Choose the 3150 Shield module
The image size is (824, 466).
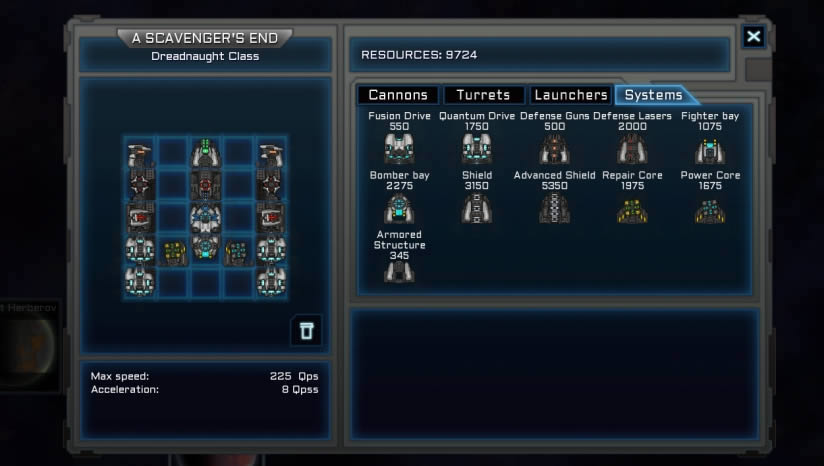(x=477, y=208)
